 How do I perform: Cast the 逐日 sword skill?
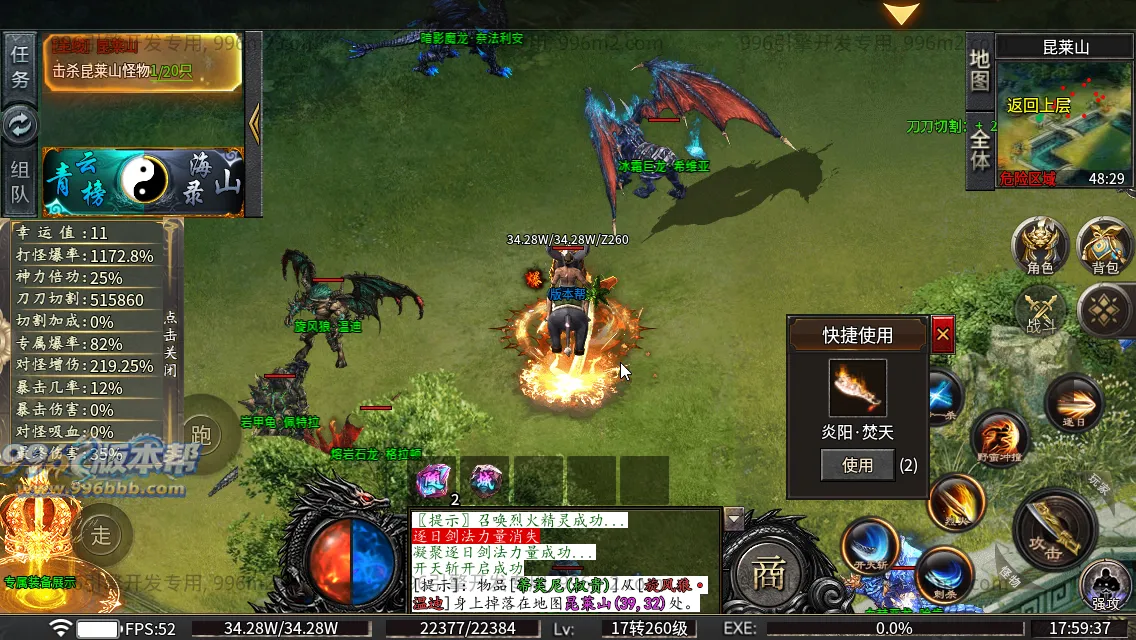pos(1073,402)
